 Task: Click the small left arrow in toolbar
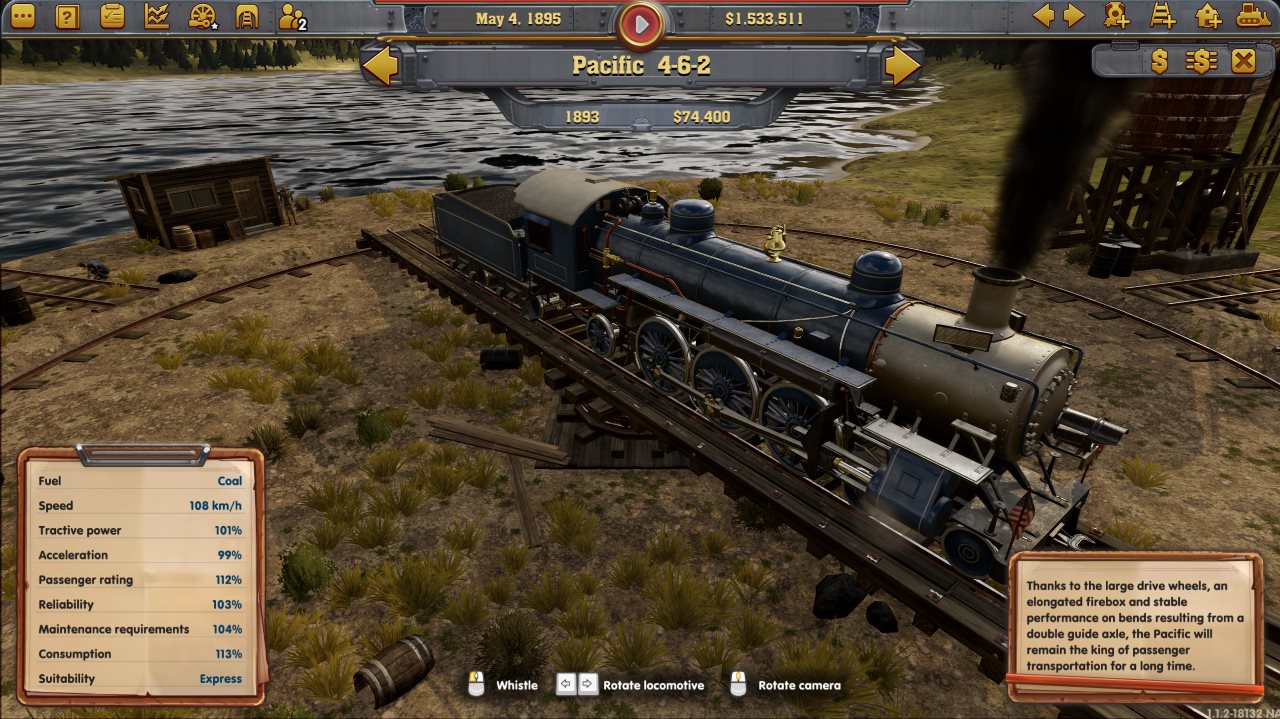click(1043, 16)
